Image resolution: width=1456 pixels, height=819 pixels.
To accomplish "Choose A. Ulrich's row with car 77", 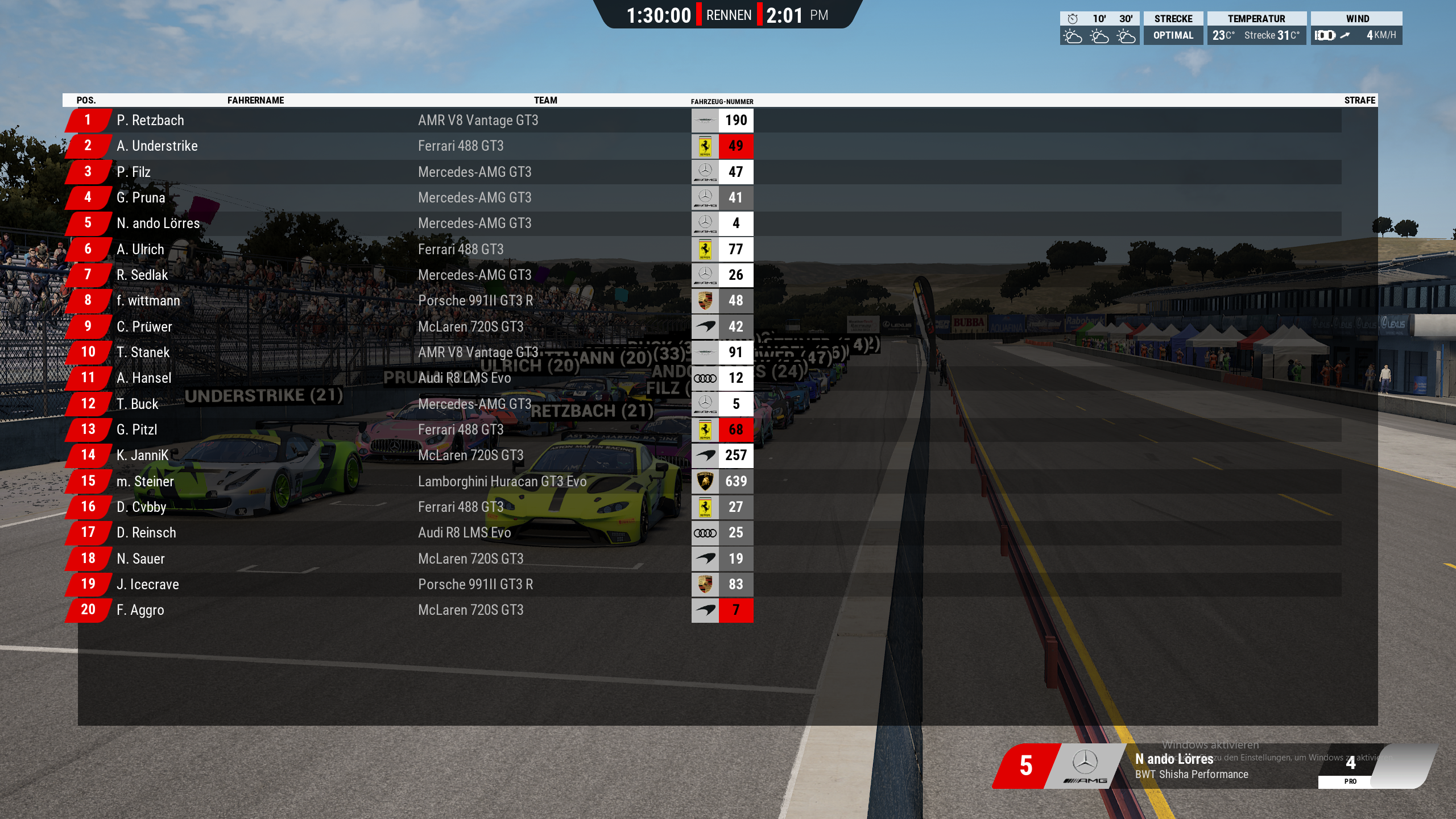I will click(140, 249).
